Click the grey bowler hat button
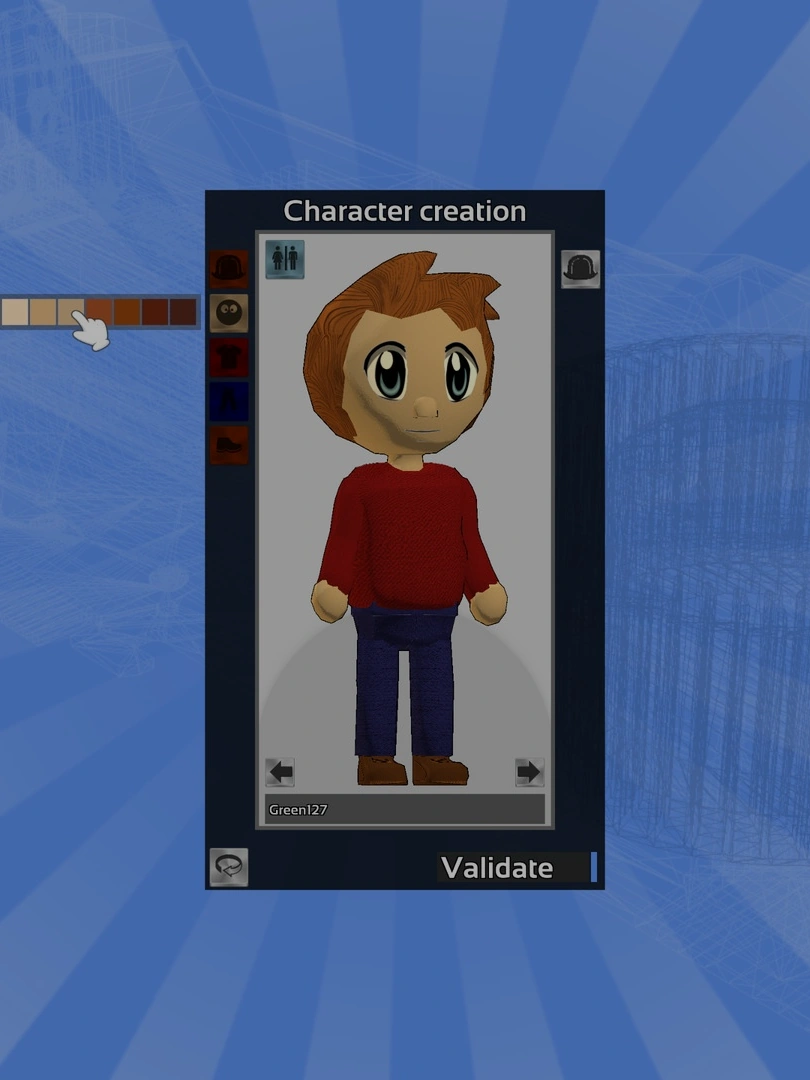This screenshot has height=1080, width=810. [x=580, y=269]
